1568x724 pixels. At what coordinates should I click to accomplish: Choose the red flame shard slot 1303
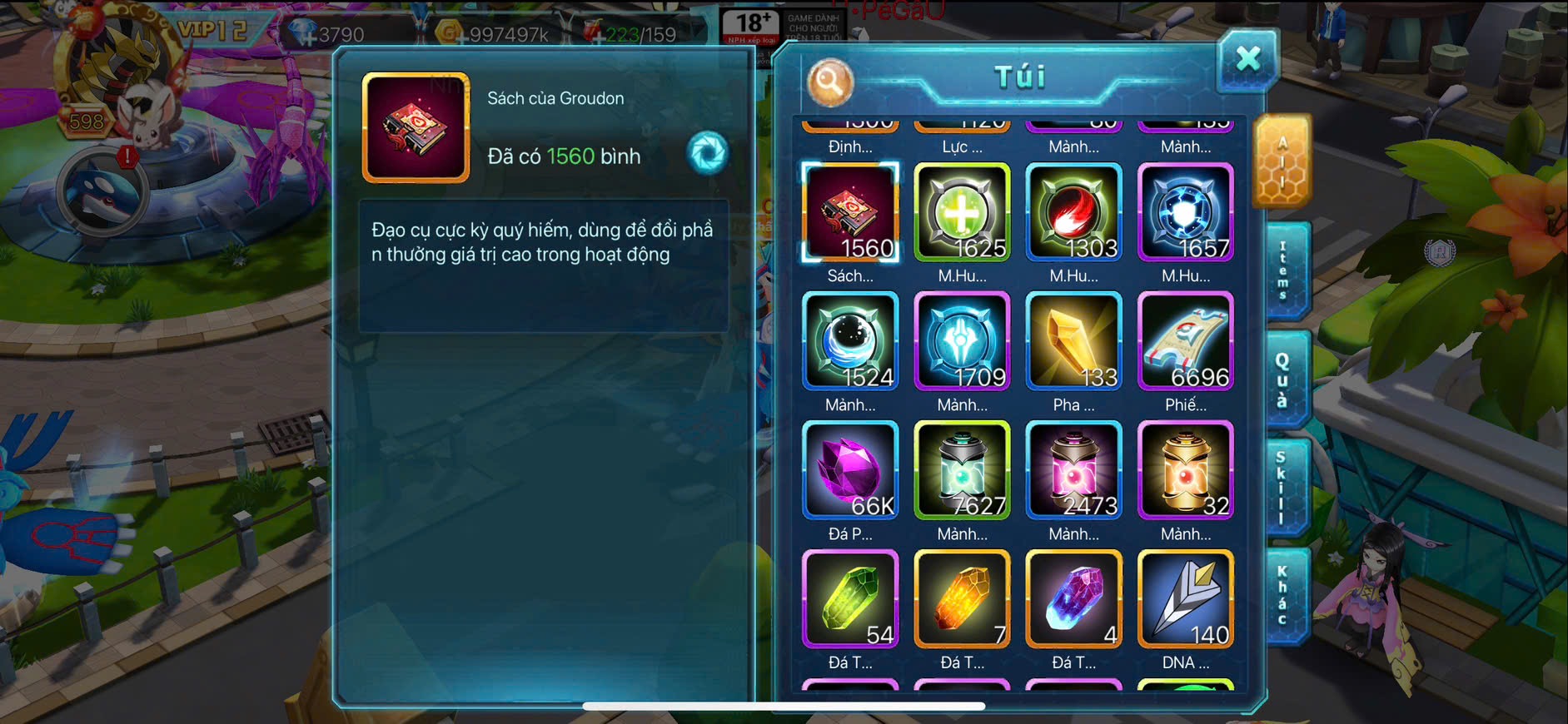pos(1074,213)
